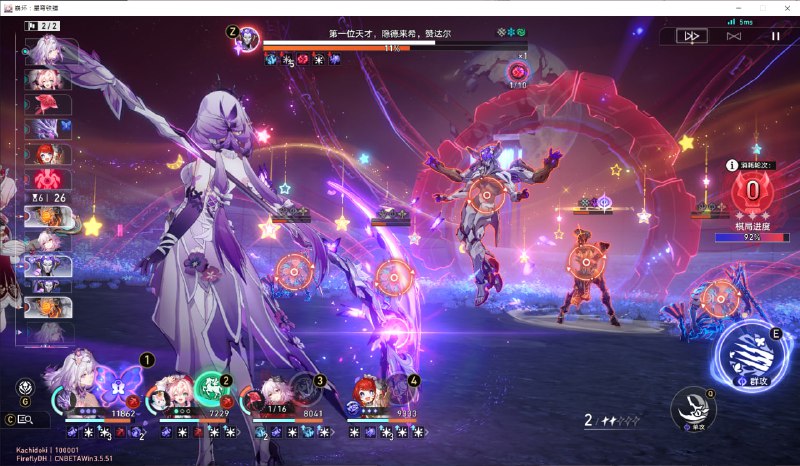Toggle the auto-battle button
Viewport: 800px width, 466px height.
point(733,36)
